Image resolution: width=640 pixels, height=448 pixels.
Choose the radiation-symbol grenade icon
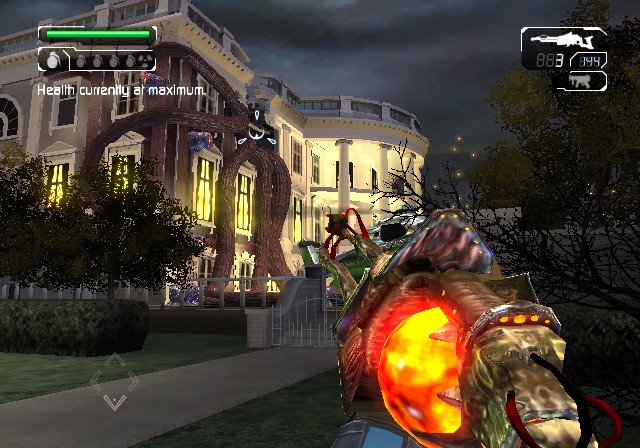coord(144,61)
